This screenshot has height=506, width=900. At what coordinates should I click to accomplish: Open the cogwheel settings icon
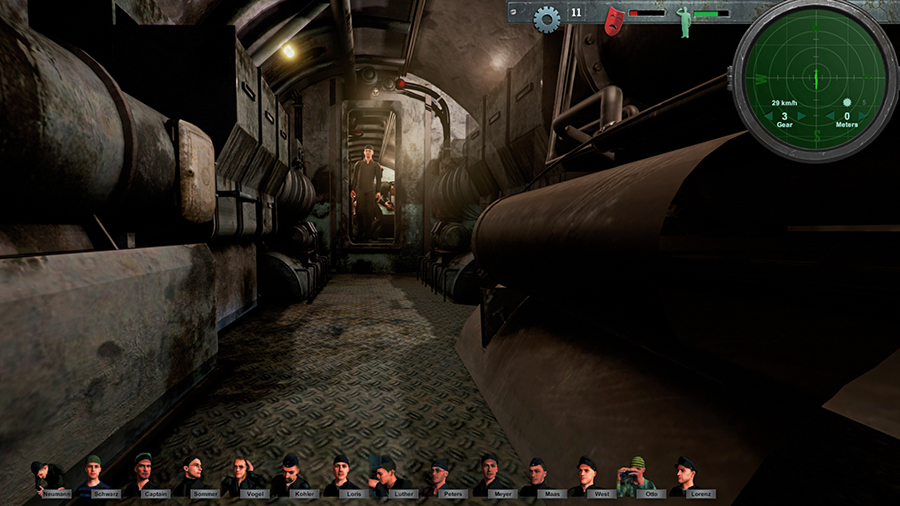click(545, 17)
